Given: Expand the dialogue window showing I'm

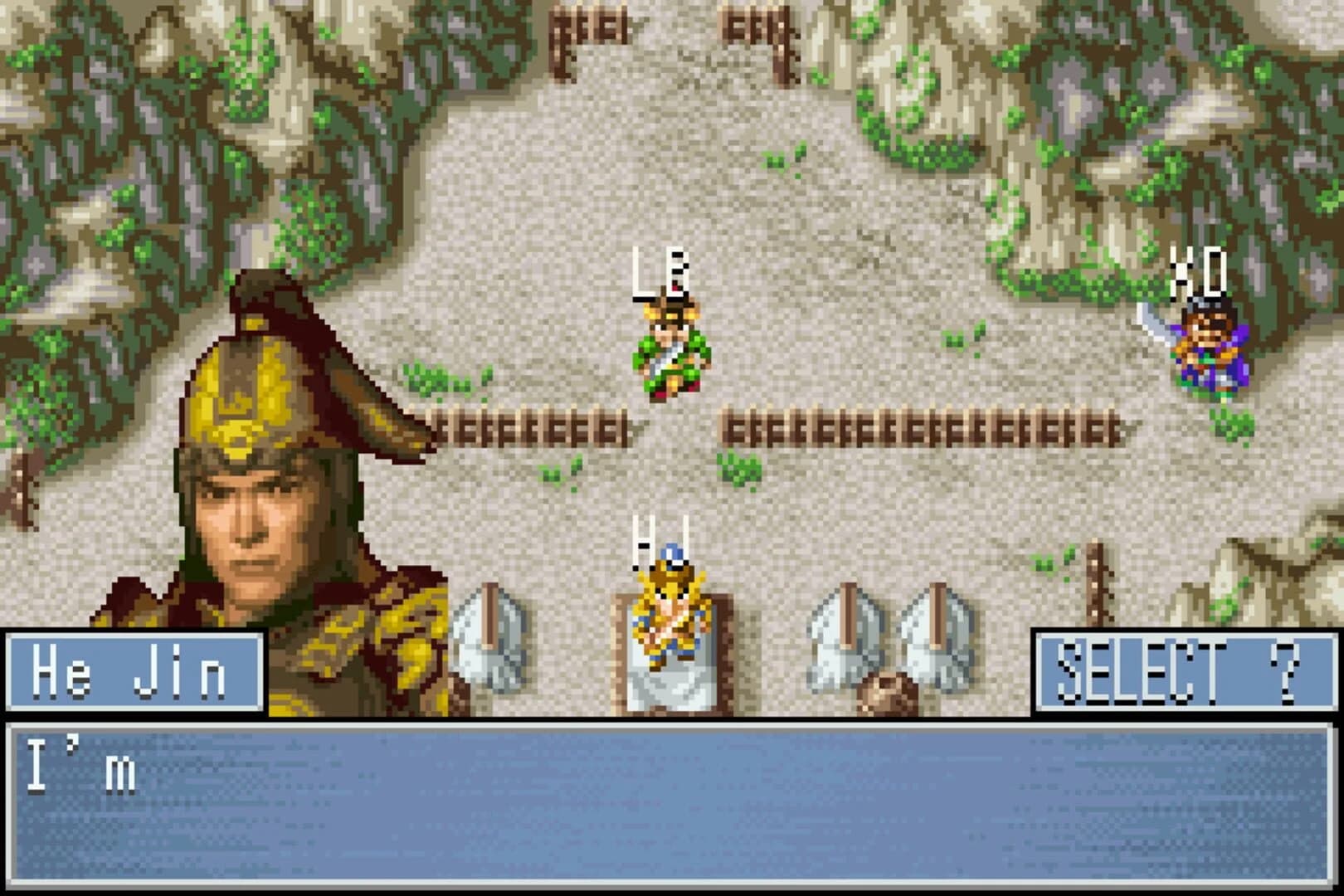Looking at the screenshot, I should 672,801.
